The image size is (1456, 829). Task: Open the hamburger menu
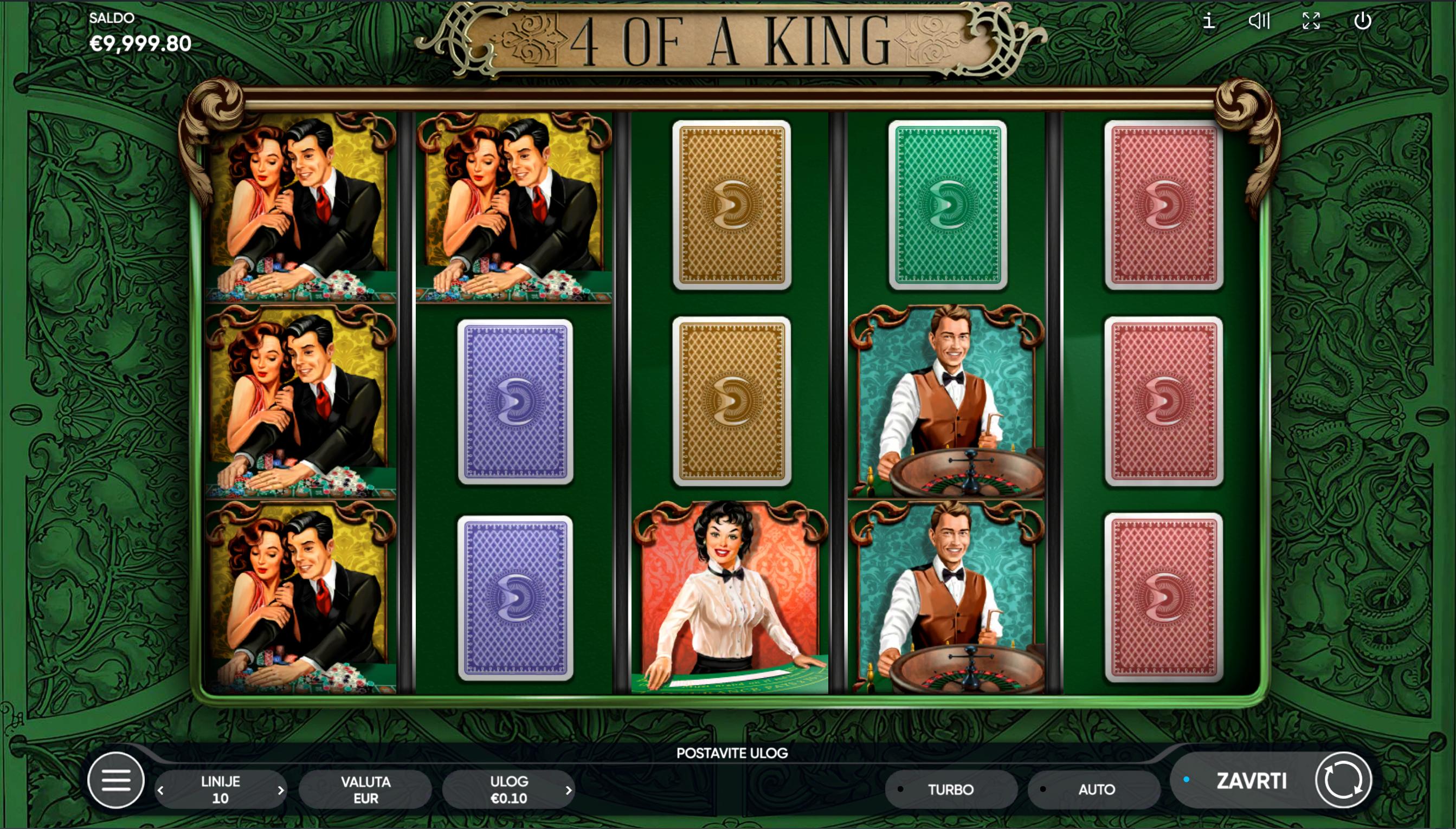click(116, 780)
